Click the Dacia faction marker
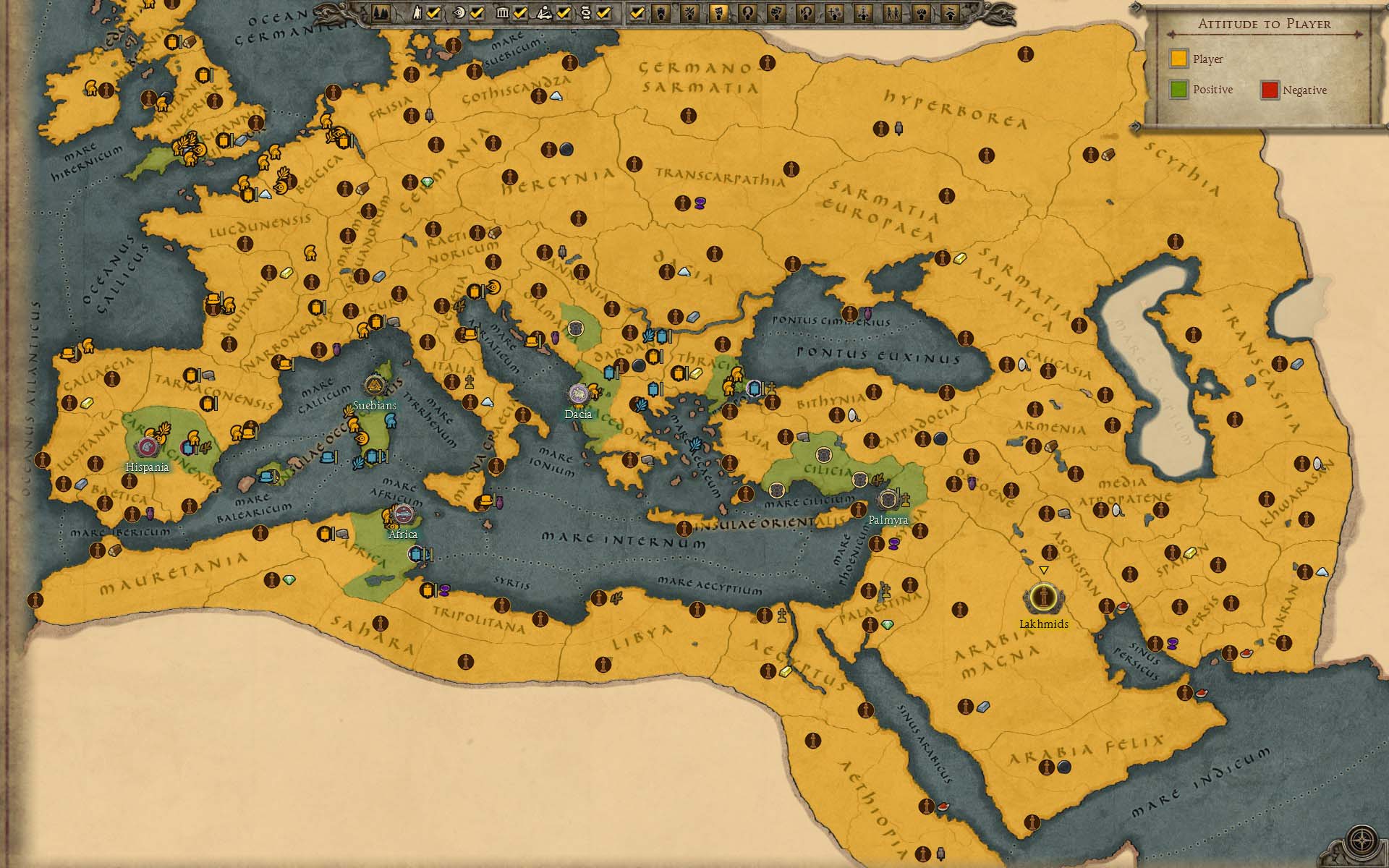The height and width of the screenshot is (868, 1389). pos(577,394)
